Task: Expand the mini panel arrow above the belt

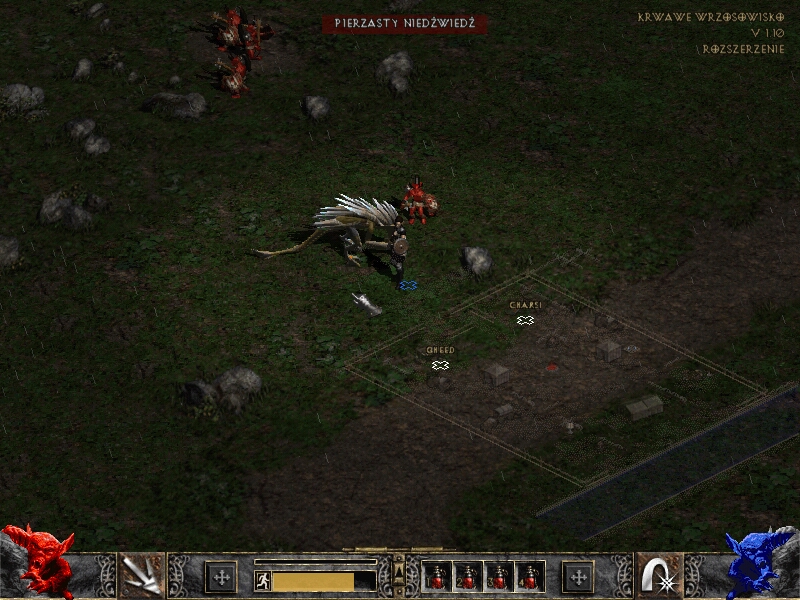Action: [x=399, y=570]
